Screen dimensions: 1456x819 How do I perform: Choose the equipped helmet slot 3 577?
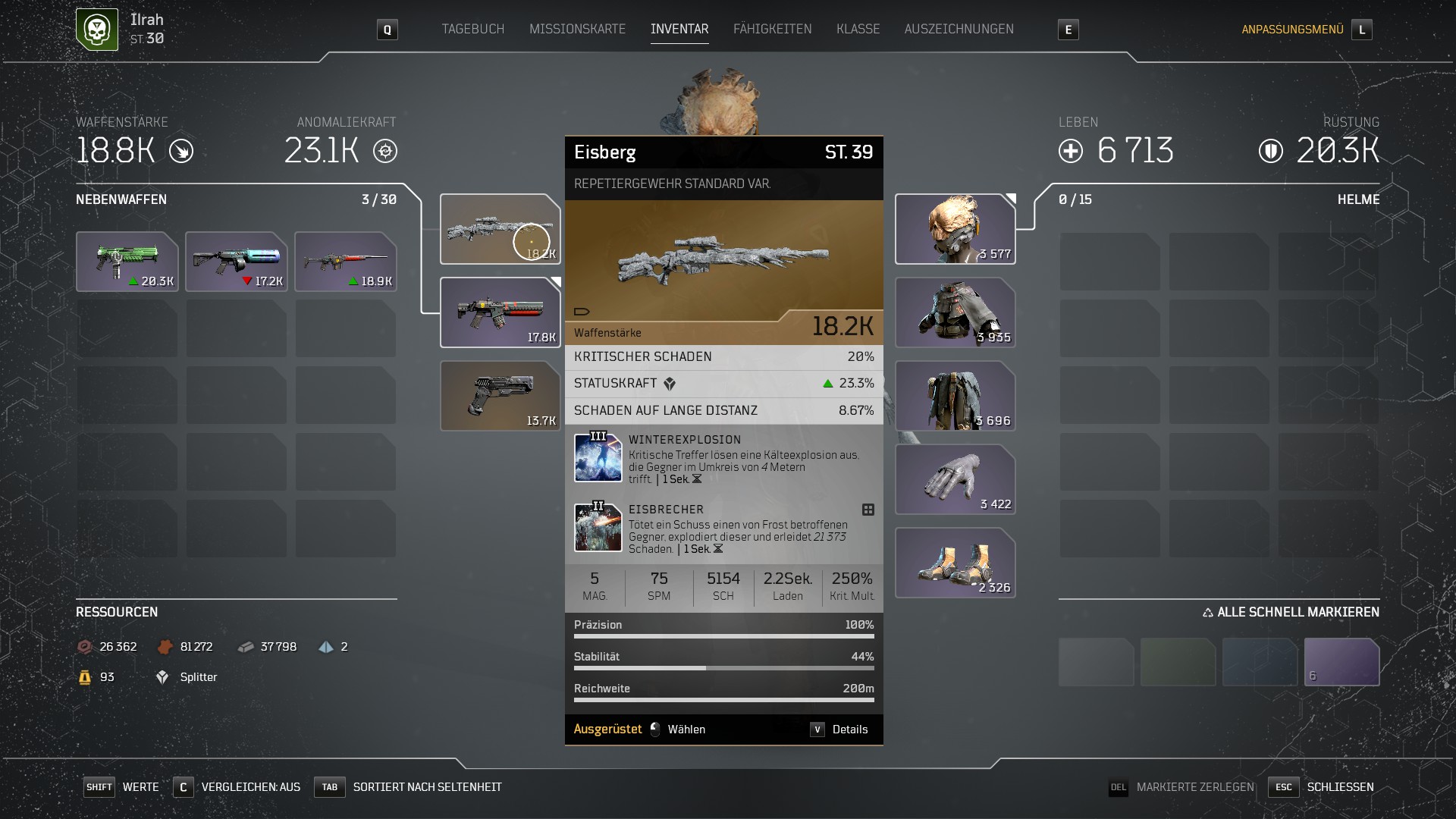click(x=955, y=229)
